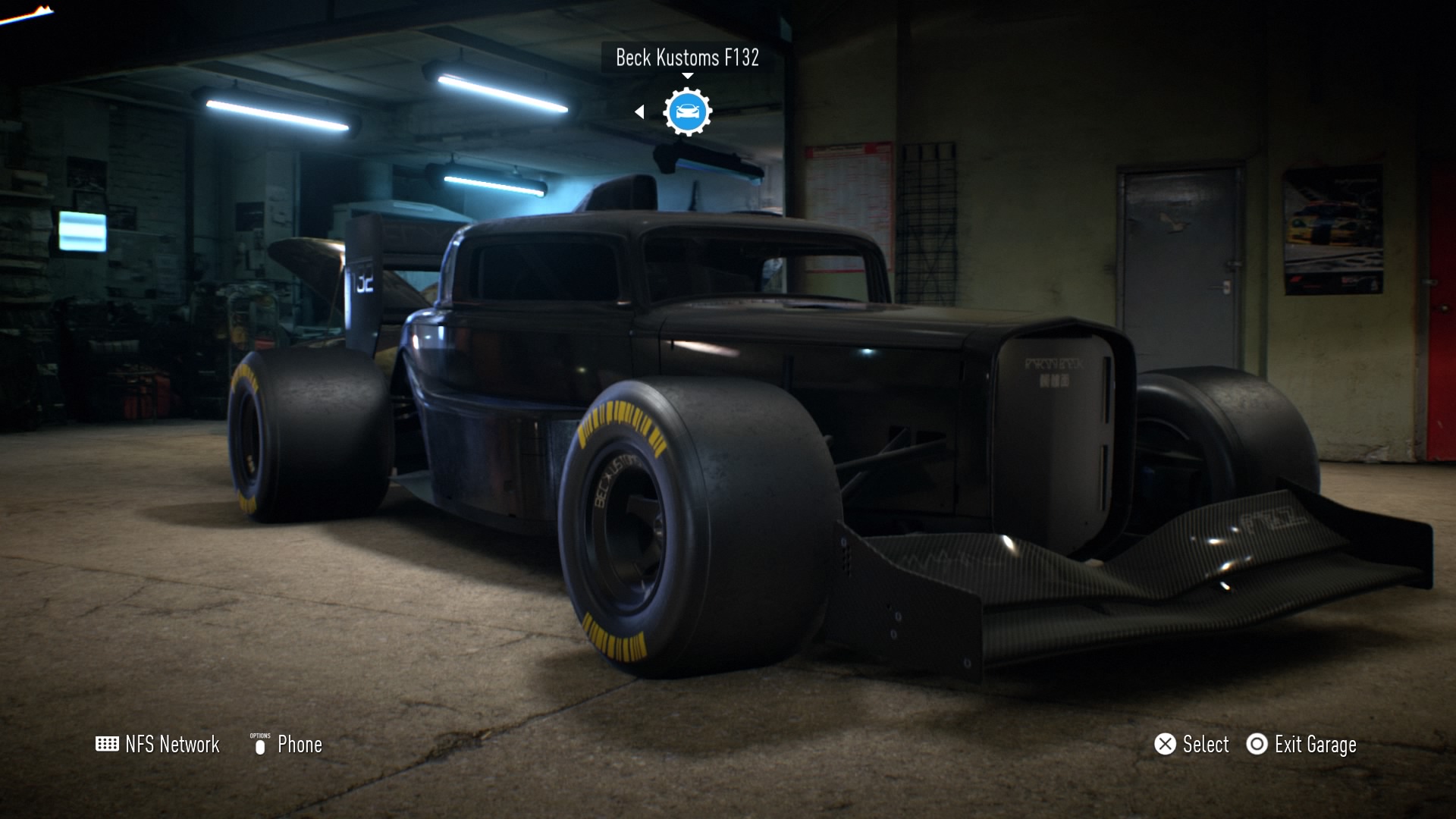Click the left arrow beside the car icon
This screenshot has height=819, width=1456.
click(x=639, y=112)
